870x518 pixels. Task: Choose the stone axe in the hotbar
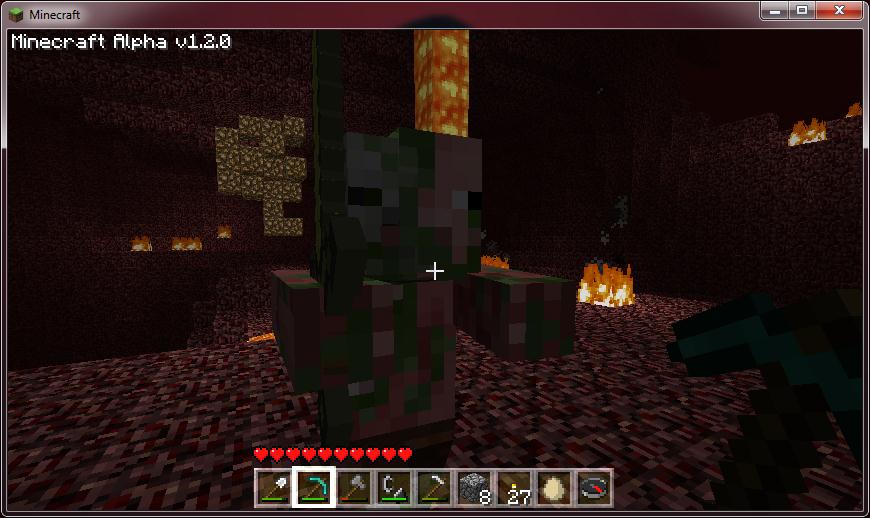pyautogui.click(x=353, y=487)
